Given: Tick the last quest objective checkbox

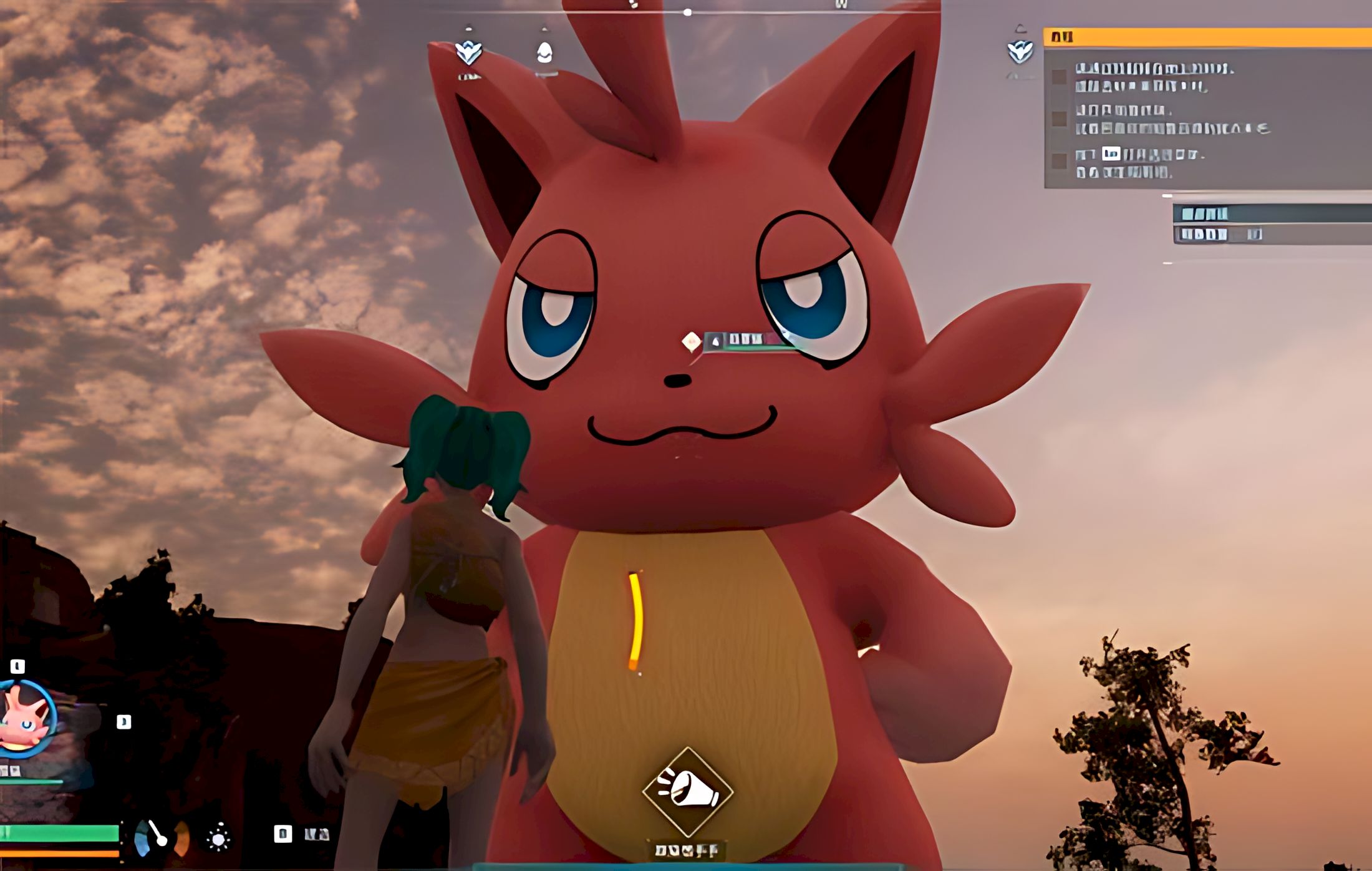Looking at the screenshot, I should [x=1059, y=161].
